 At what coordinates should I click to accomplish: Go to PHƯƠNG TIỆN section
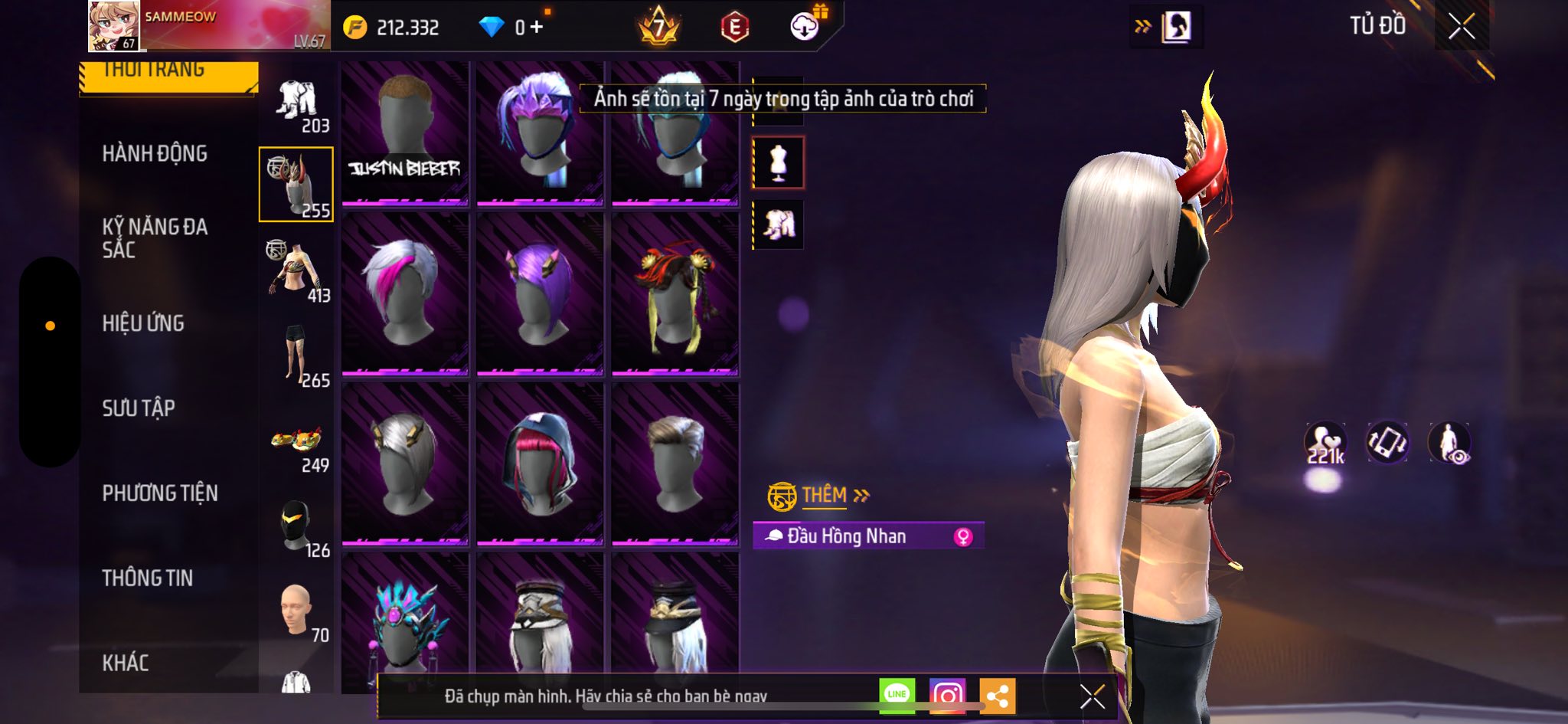point(160,493)
